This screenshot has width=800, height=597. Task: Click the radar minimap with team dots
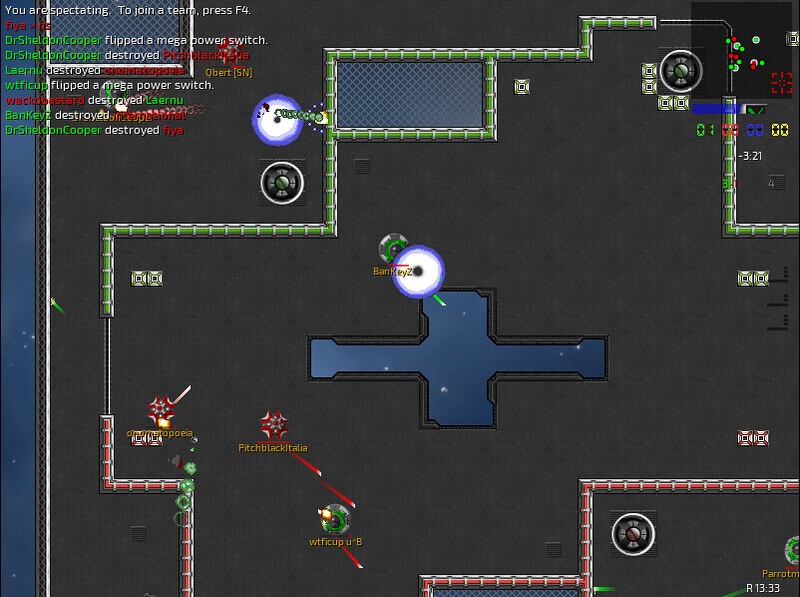point(742,50)
